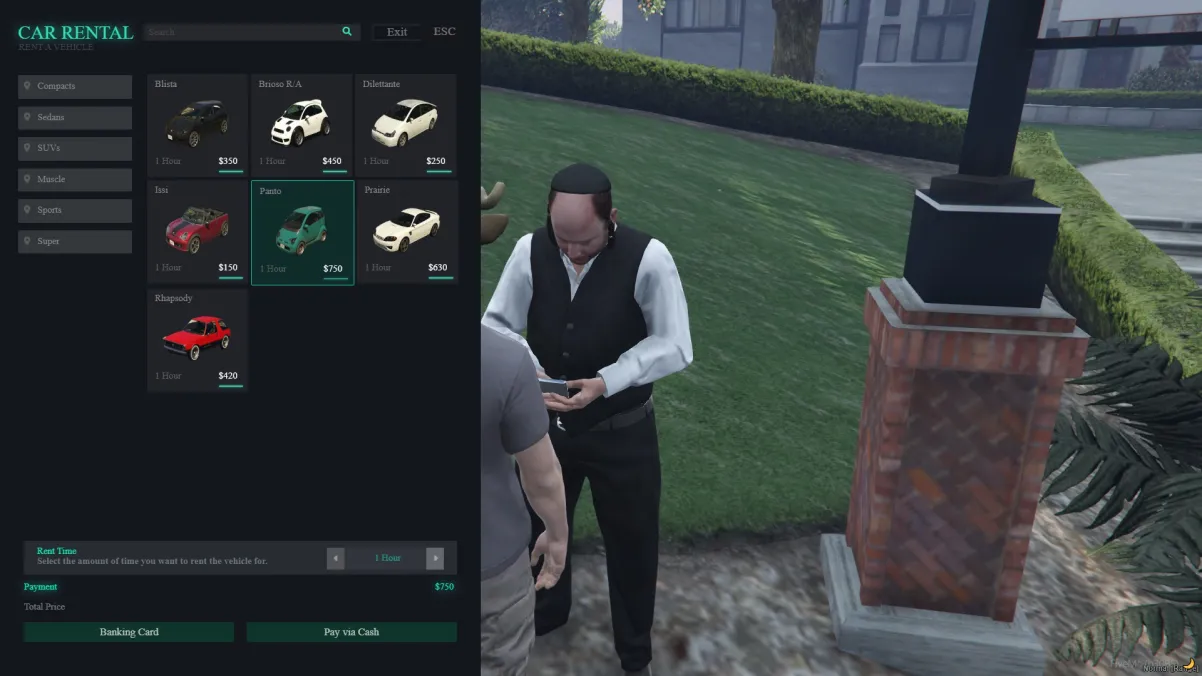
Task: Pay with Banking Card
Action: click(x=129, y=632)
